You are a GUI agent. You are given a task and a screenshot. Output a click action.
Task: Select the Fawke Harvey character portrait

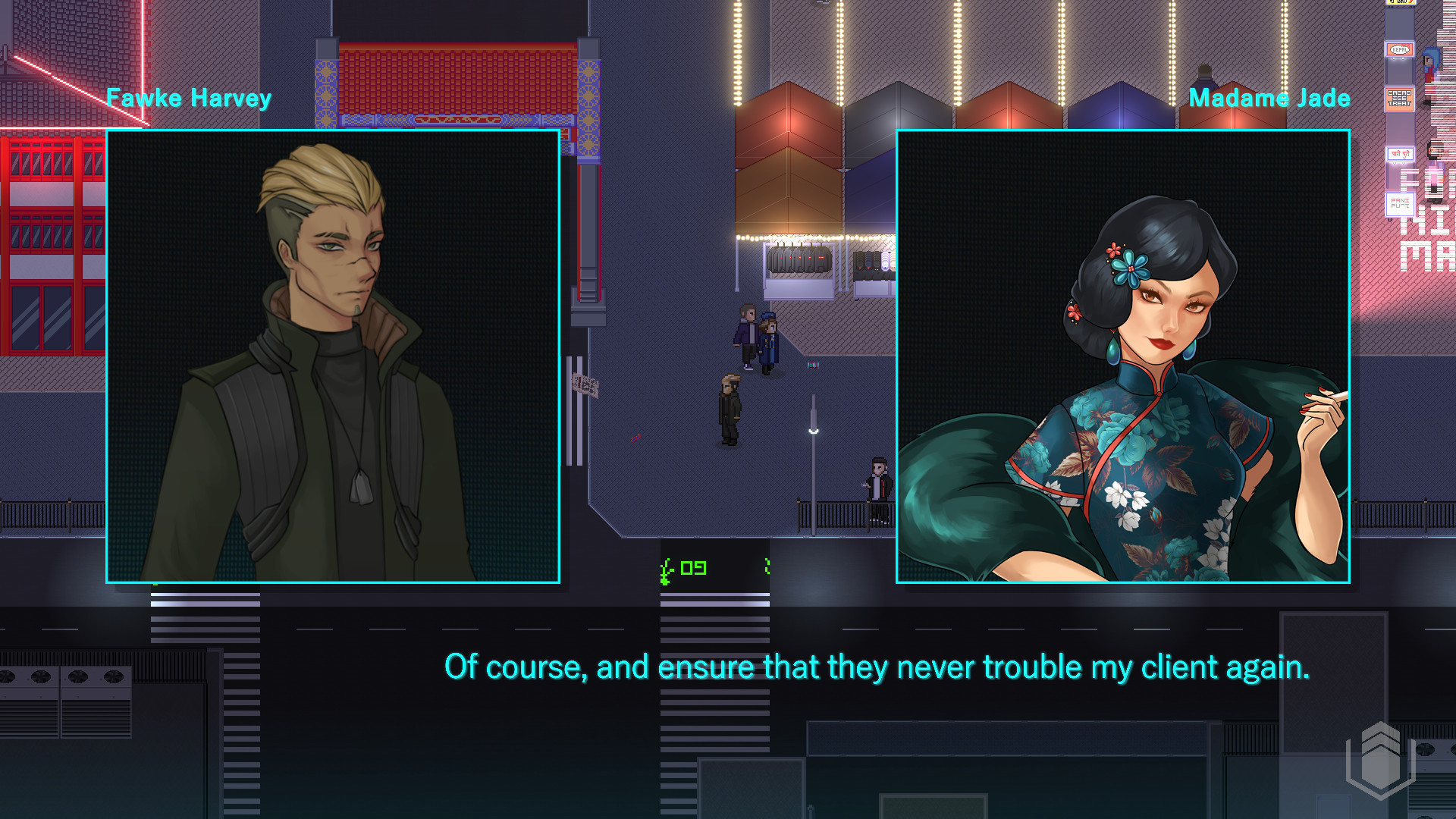click(334, 356)
